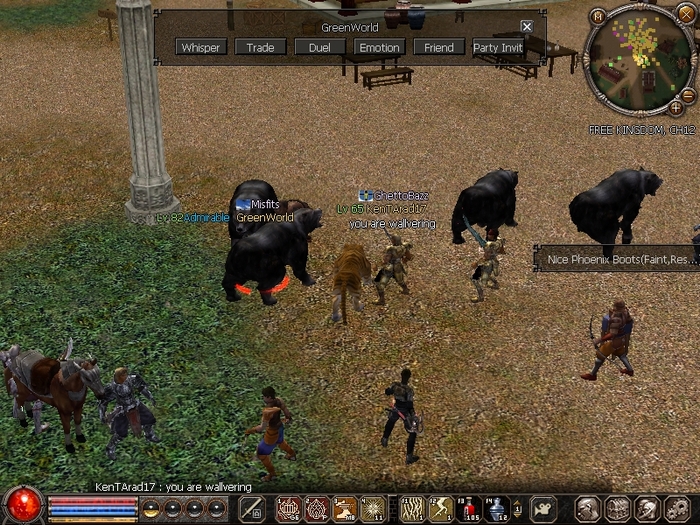Whisper to player GreenWorld
The height and width of the screenshot is (525, 700).
click(x=201, y=47)
